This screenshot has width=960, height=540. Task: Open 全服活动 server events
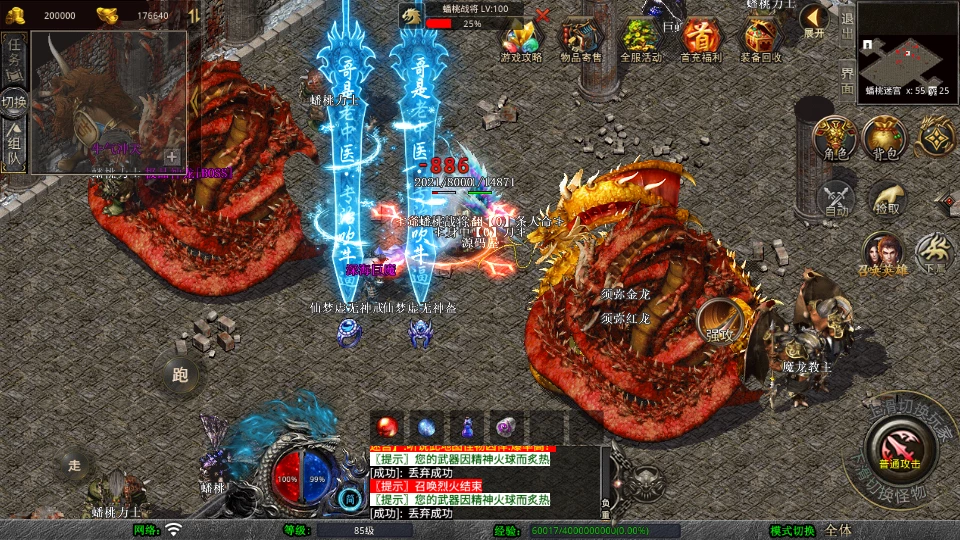640,41
